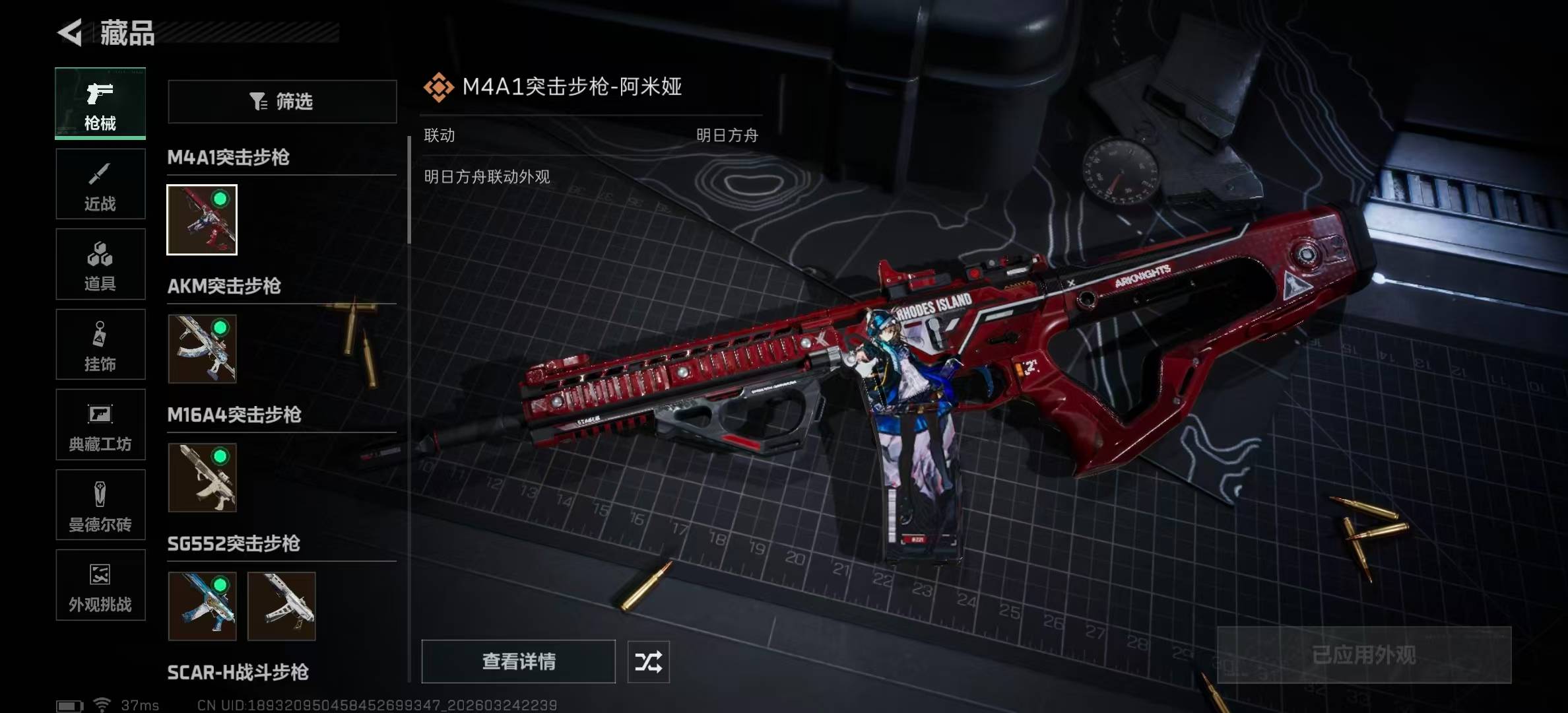
Task: Select the 道具 items category
Action: pyautogui.click(x=100, y=265)
